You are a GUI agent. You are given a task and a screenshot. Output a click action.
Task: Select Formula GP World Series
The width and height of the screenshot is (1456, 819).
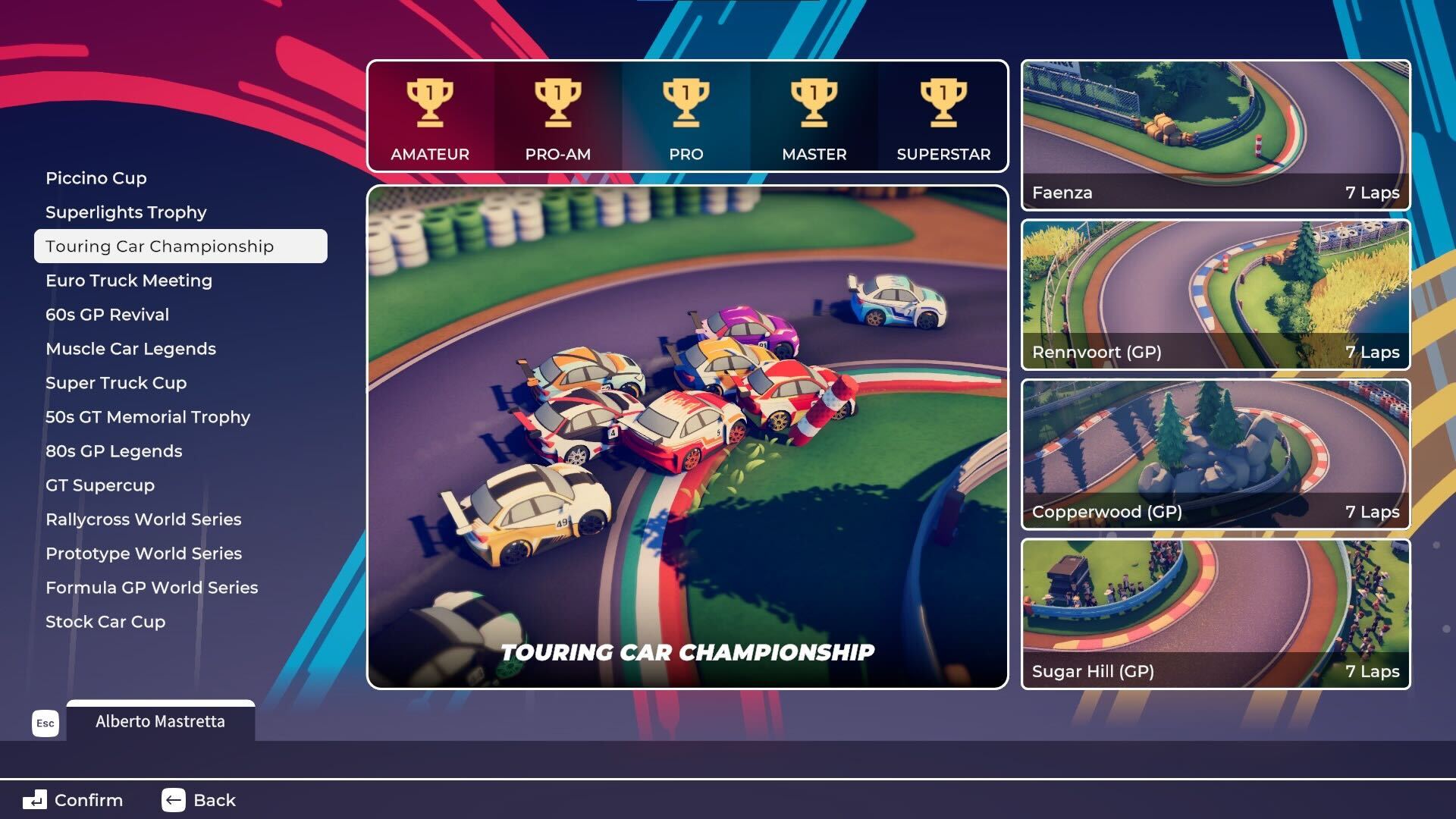pos(152,588)
